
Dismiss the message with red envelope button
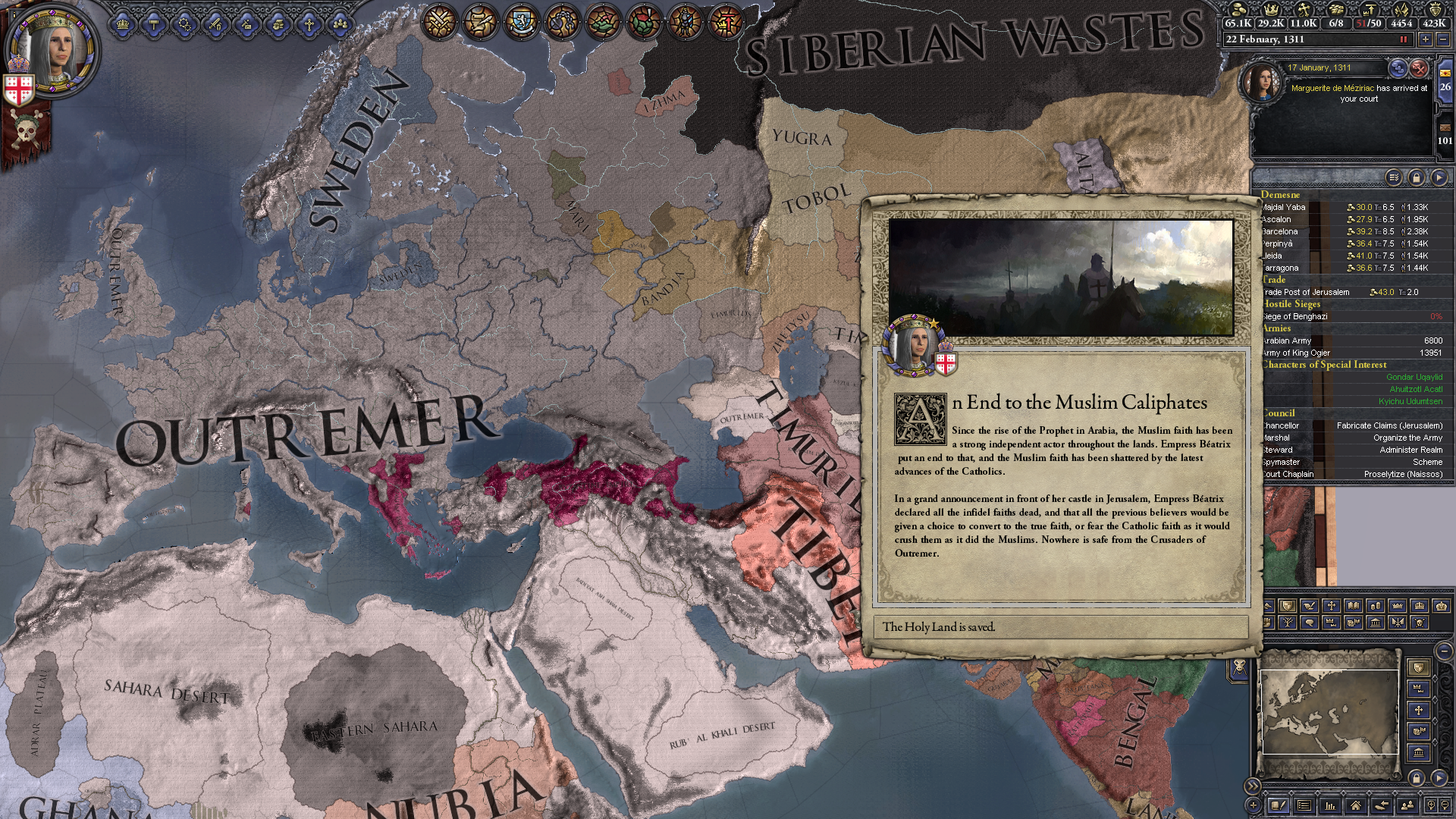(x=1419, y=68)
